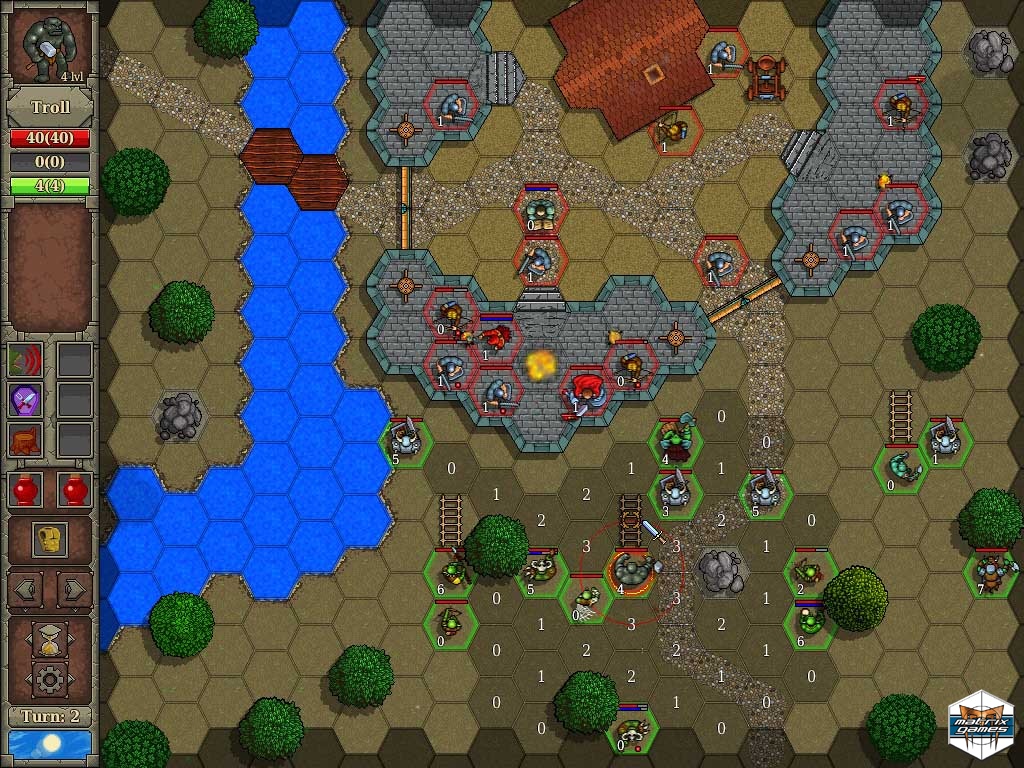Select the friendly unit with strength 7

point(989,572)
